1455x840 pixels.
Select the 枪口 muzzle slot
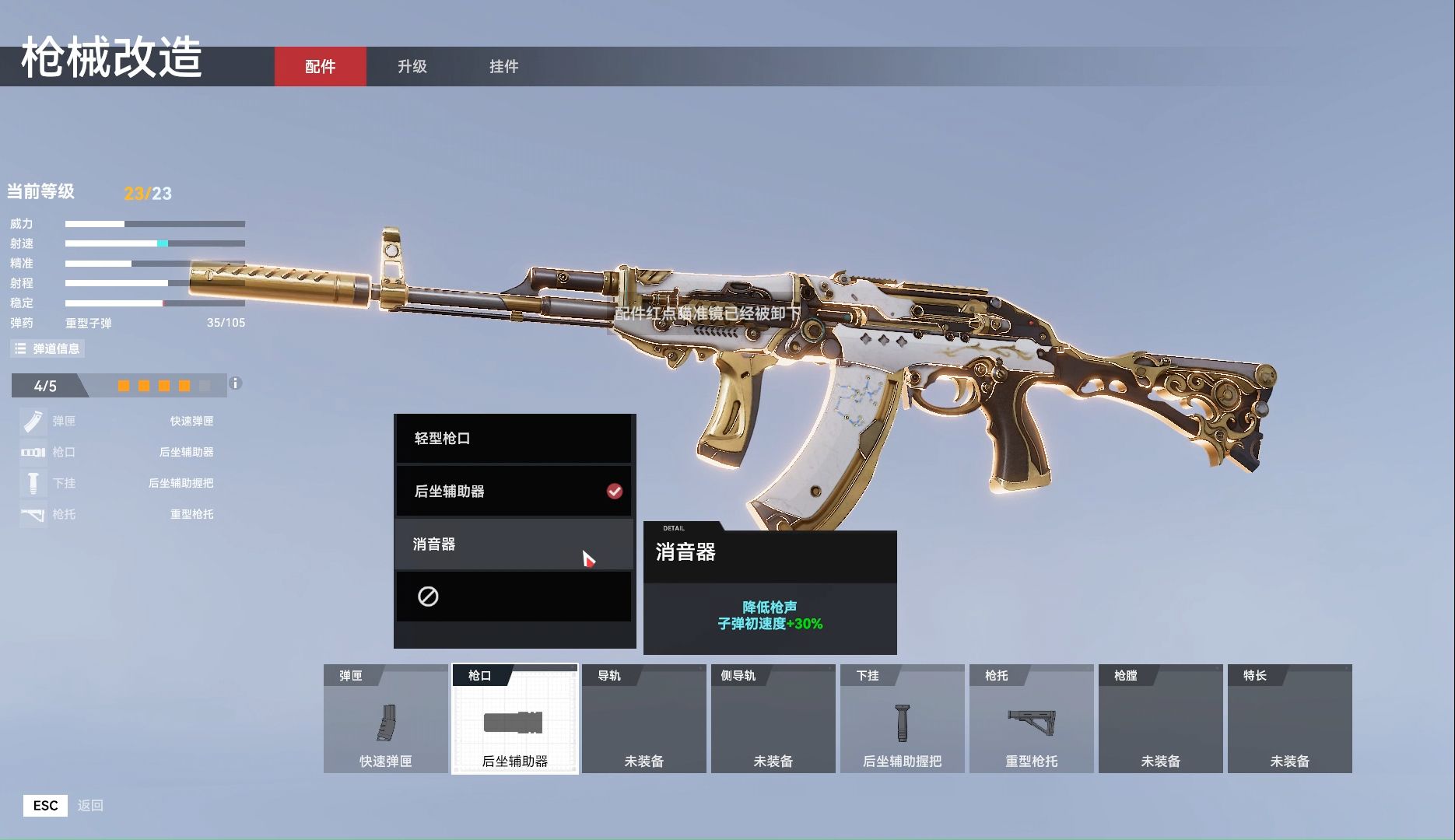[x=515, y=719]
